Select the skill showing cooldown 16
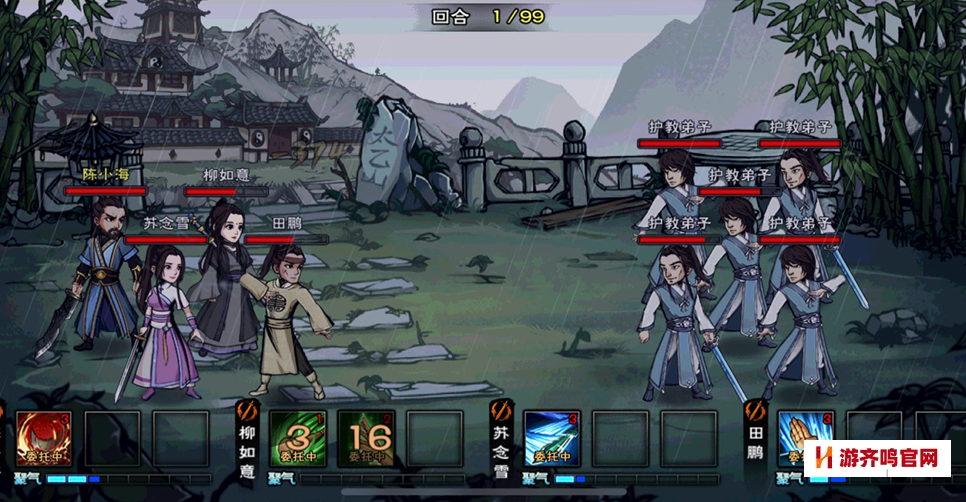The width and height of the screenshot is (966, 502). [365, 438]
